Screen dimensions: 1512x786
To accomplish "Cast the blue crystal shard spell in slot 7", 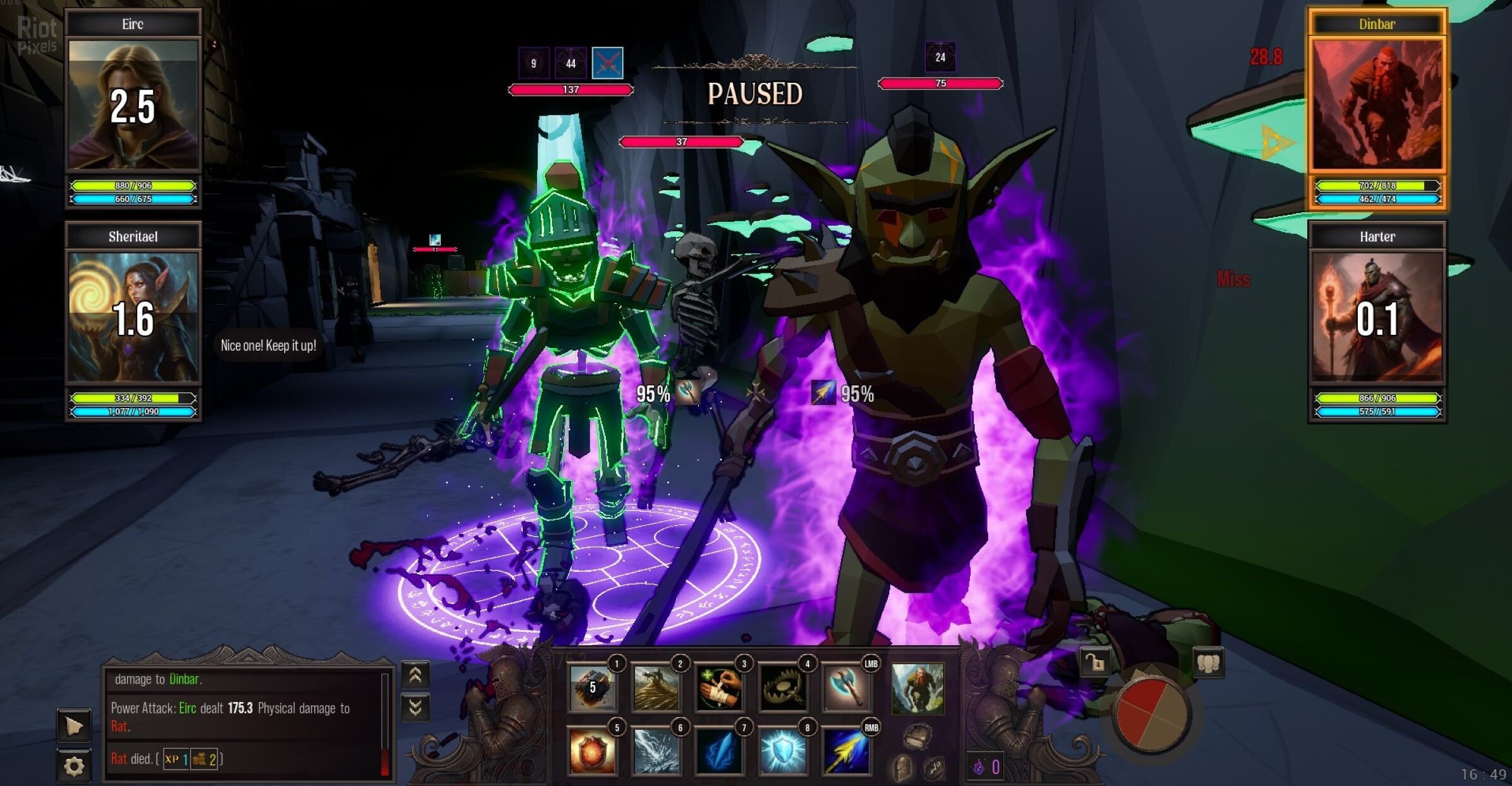I will (720, 752).
